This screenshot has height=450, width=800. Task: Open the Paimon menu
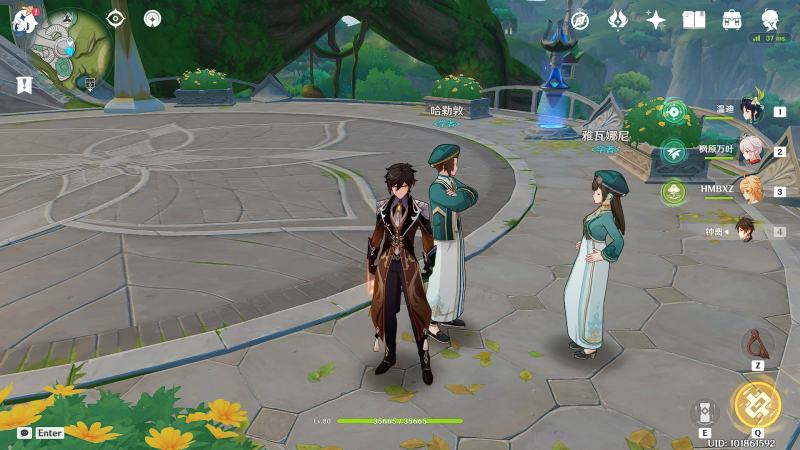pos(25,22)
